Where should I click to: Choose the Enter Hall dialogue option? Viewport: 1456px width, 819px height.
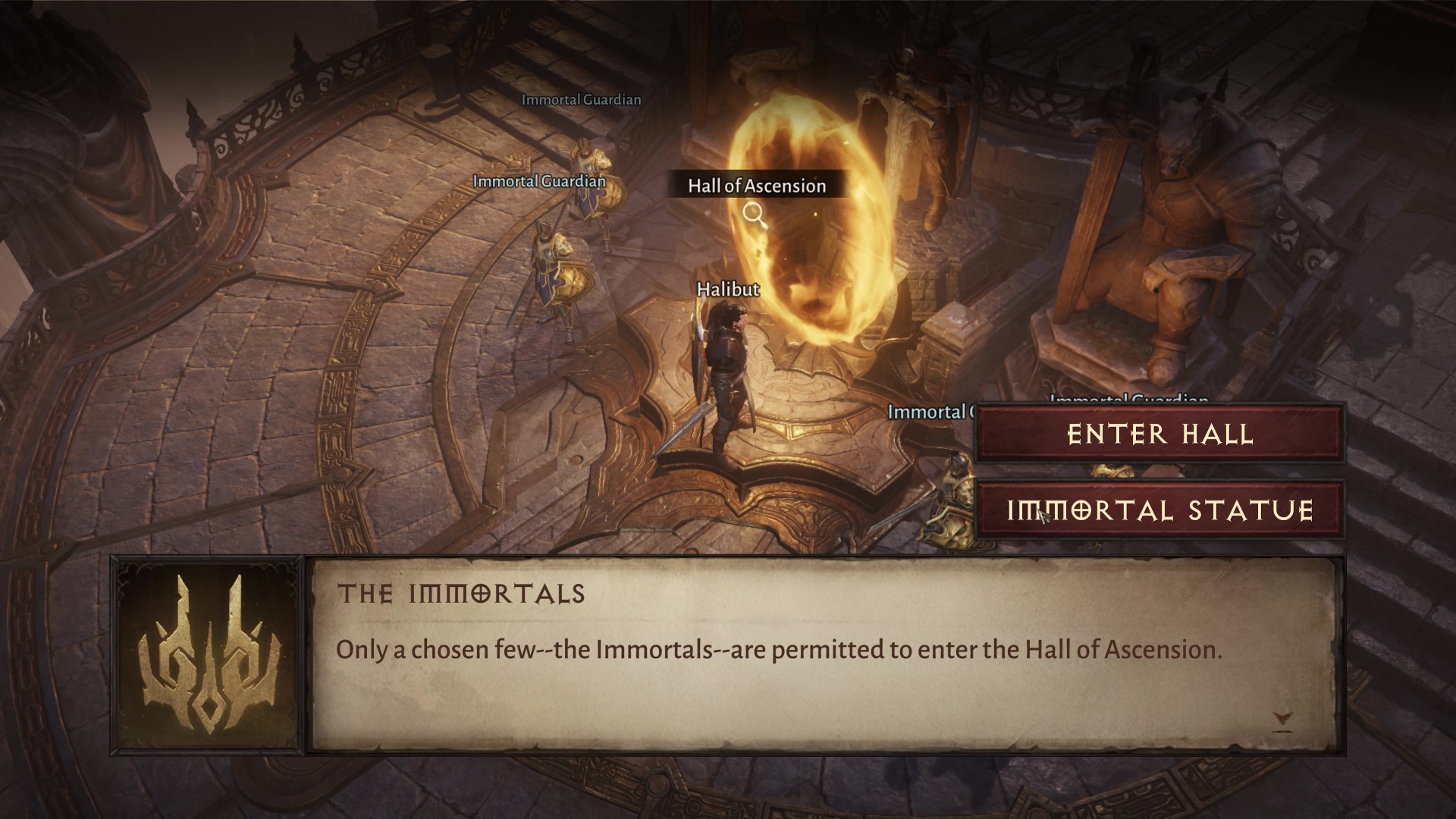(x=1159, y=434)
